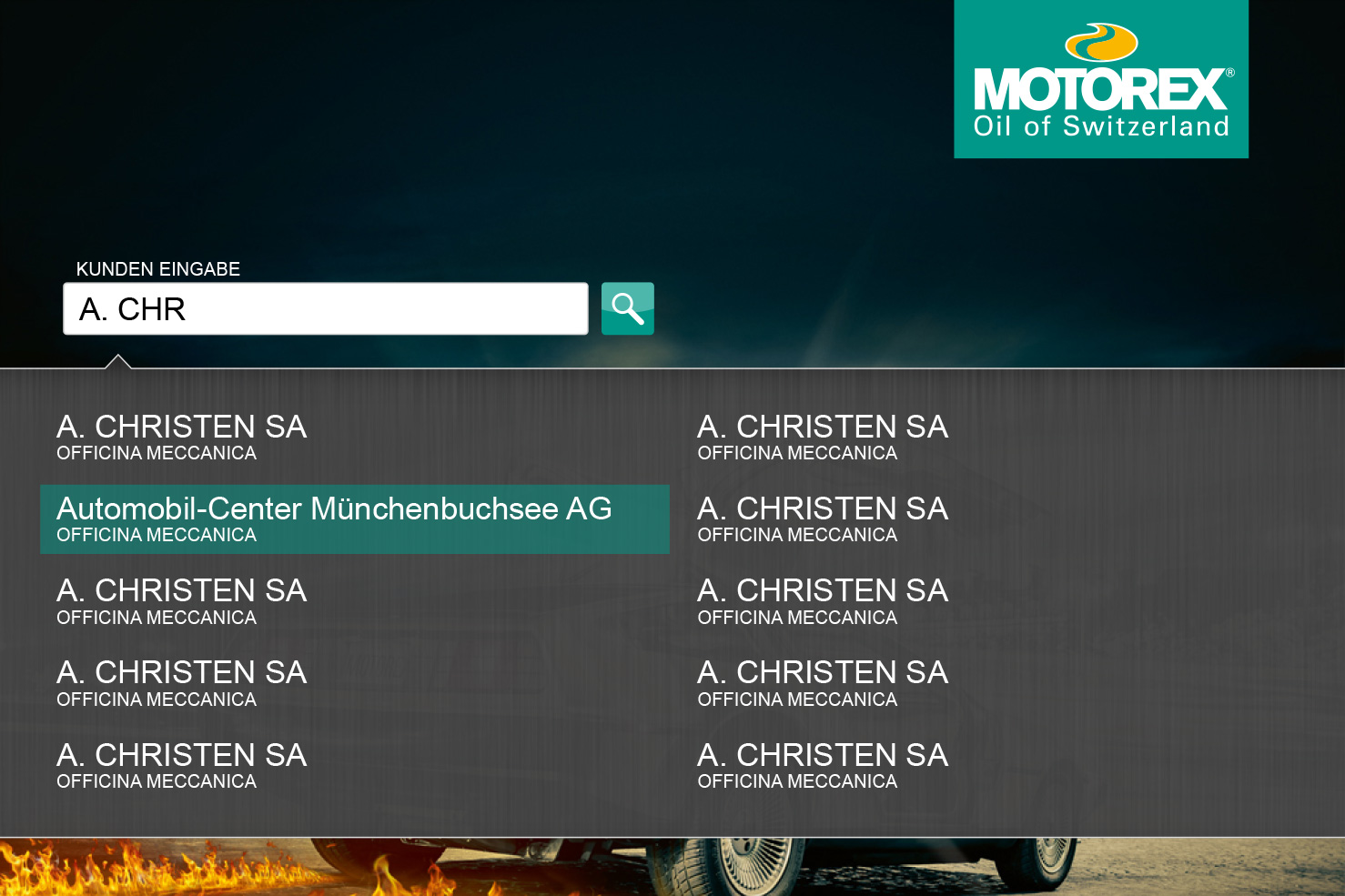Viewport: 1345px width, 896px height.
Task: Click the bottom-right A. CHRISTEN SA result
Action: coord(824,755)
